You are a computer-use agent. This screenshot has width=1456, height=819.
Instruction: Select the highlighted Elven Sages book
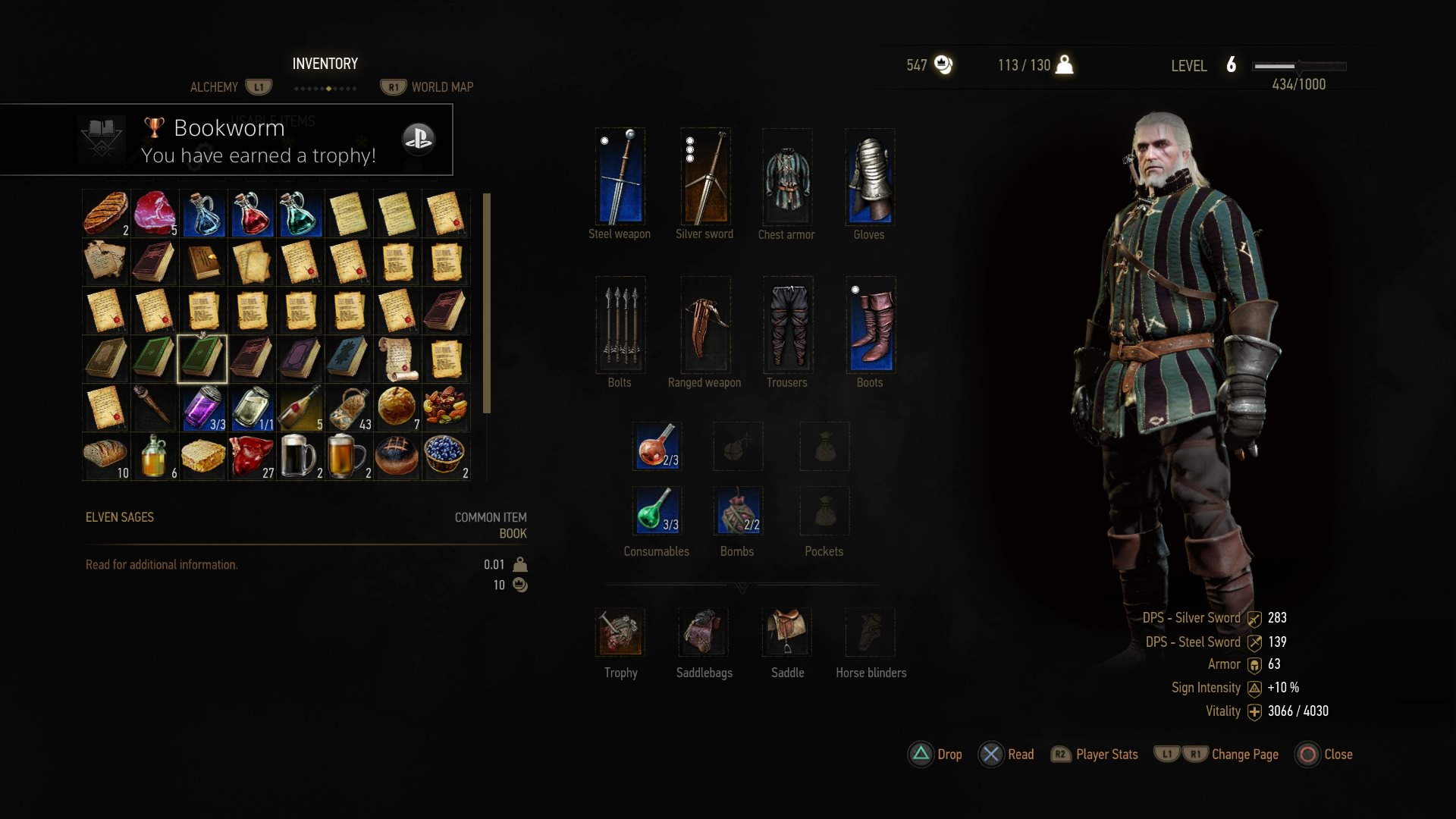pyautogui.click(x=202, y=359)
